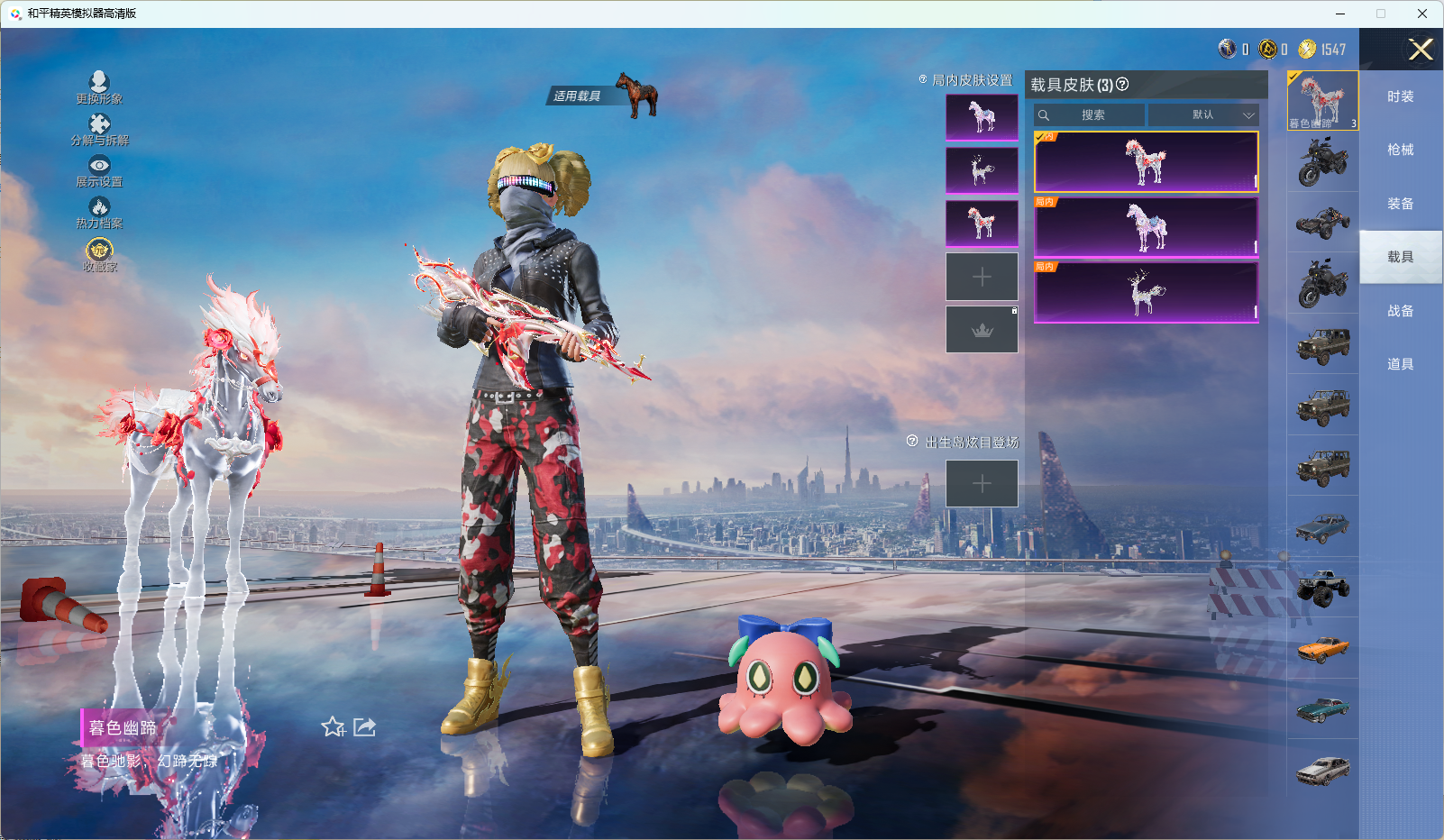The height and width of the screenshot is (840, 1444).
Task: Click the search box in vehicle skins
Action: (1092, 115)
